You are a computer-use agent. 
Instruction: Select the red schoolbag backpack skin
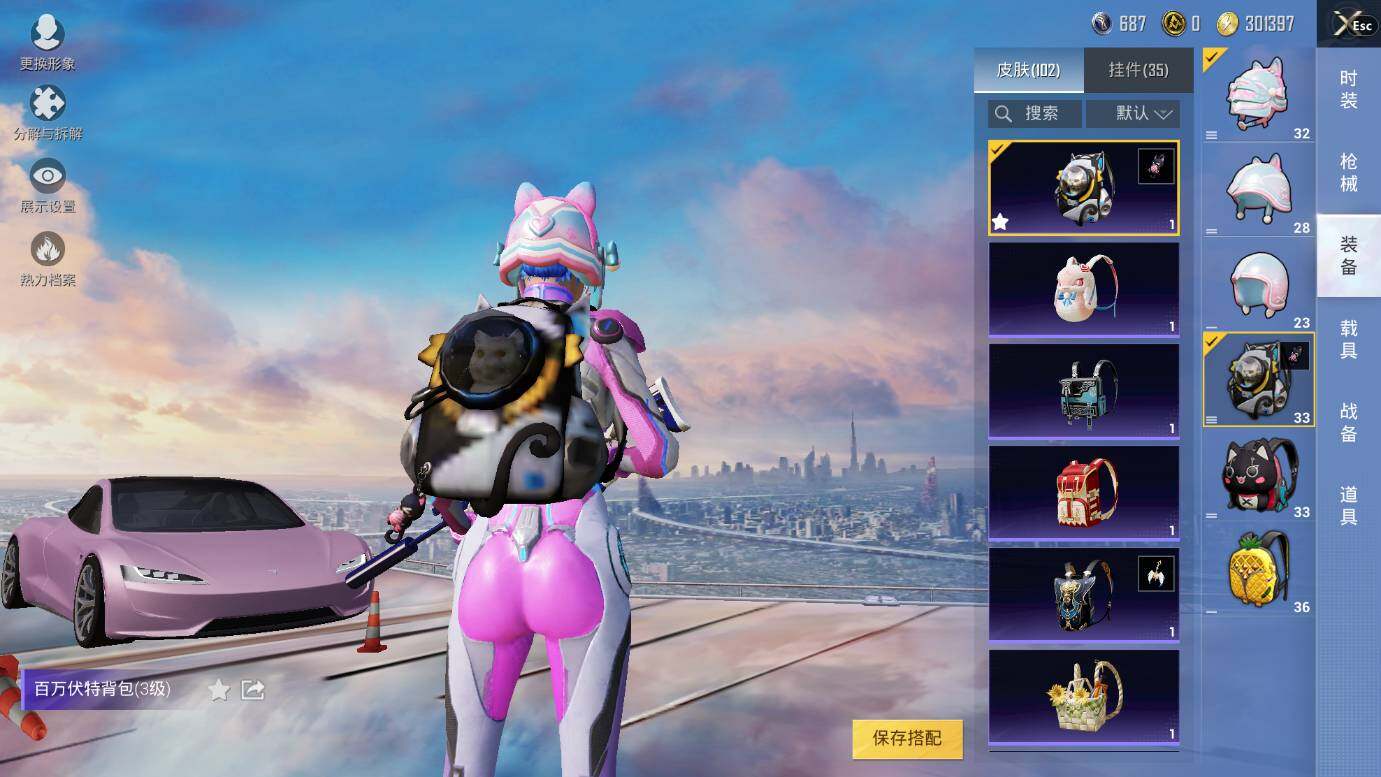1084,492
